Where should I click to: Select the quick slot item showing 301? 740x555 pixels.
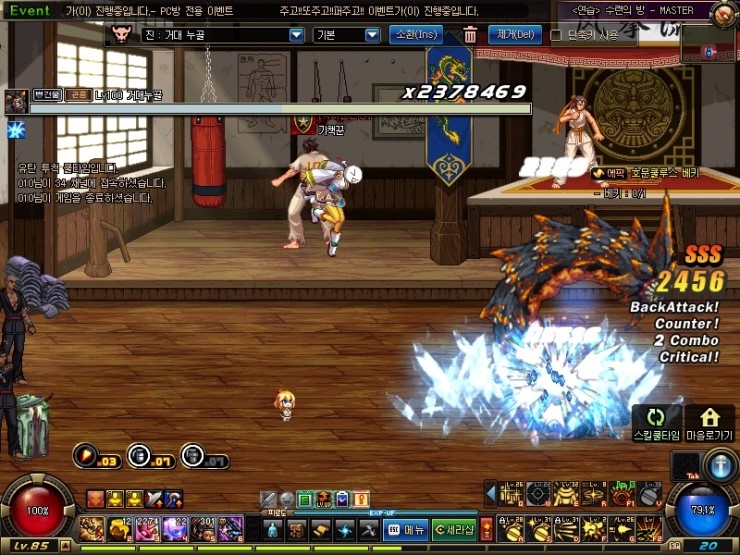(204, 528)
